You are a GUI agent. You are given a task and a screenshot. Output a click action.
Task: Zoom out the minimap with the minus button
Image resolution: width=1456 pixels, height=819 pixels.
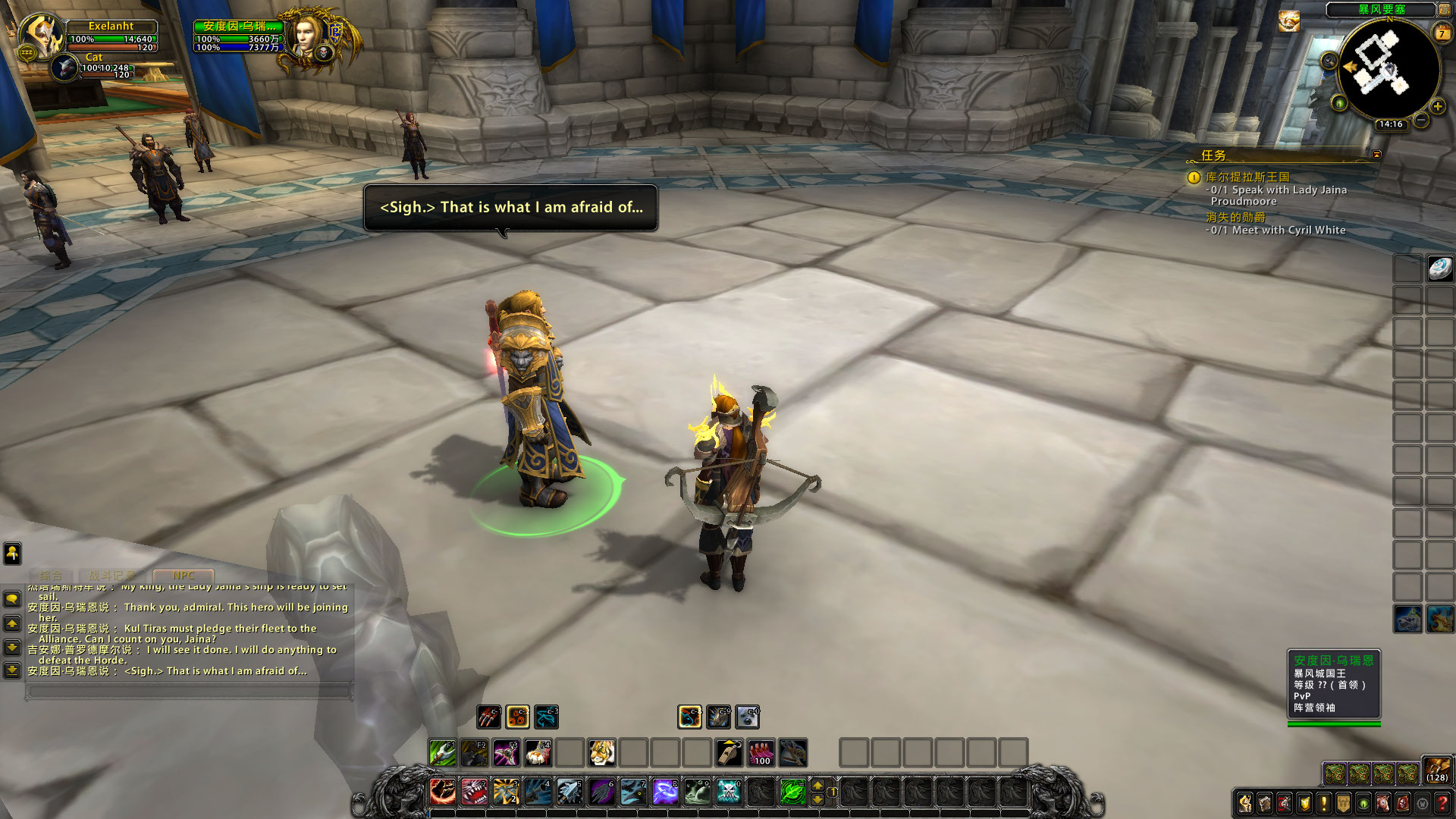click(1421, 120)
